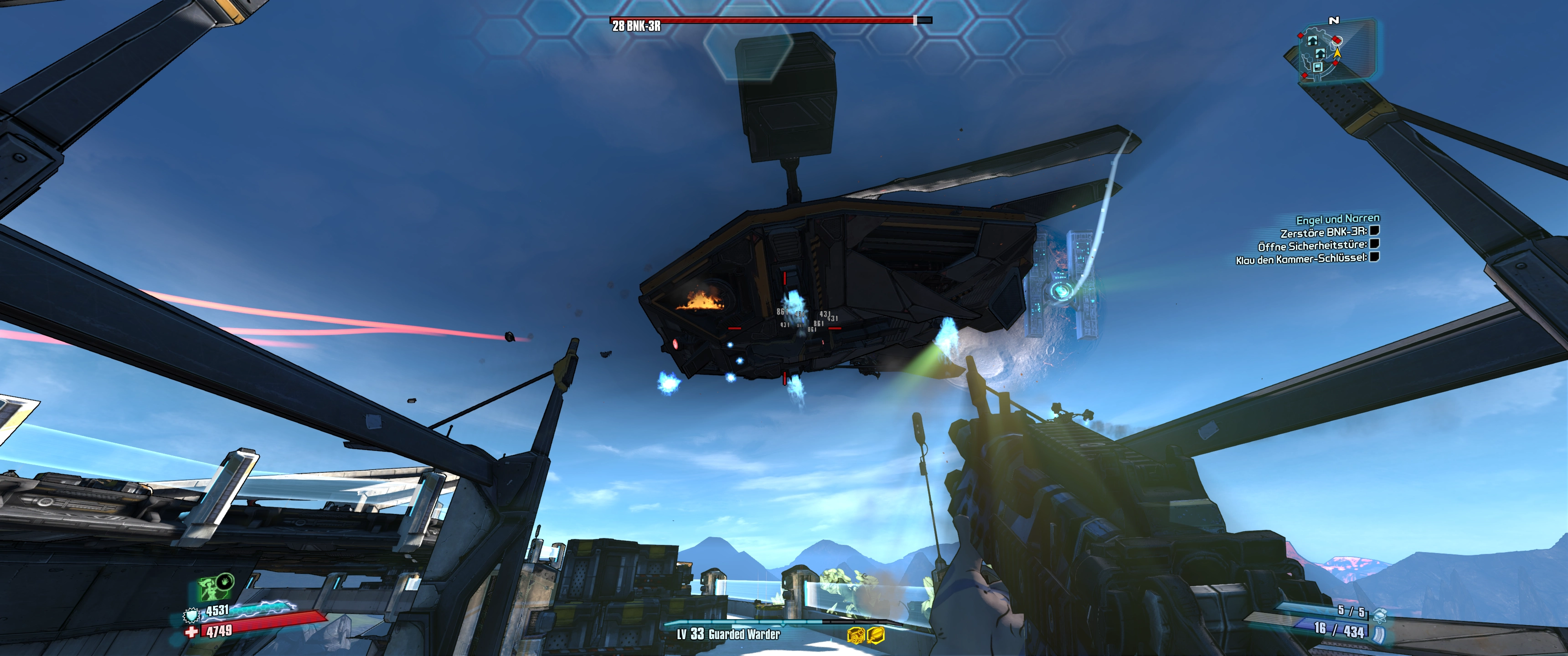Open the second gold Badass token icon

click(875, 635)
